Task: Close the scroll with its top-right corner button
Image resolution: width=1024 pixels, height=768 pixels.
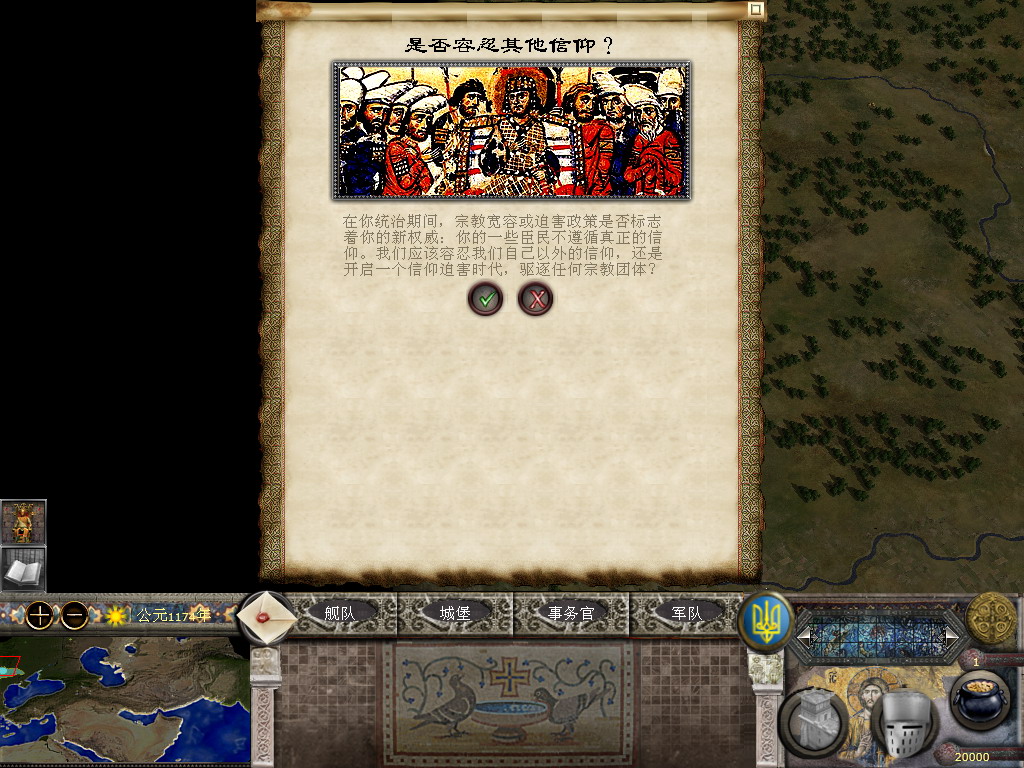Action: point(756,10)
